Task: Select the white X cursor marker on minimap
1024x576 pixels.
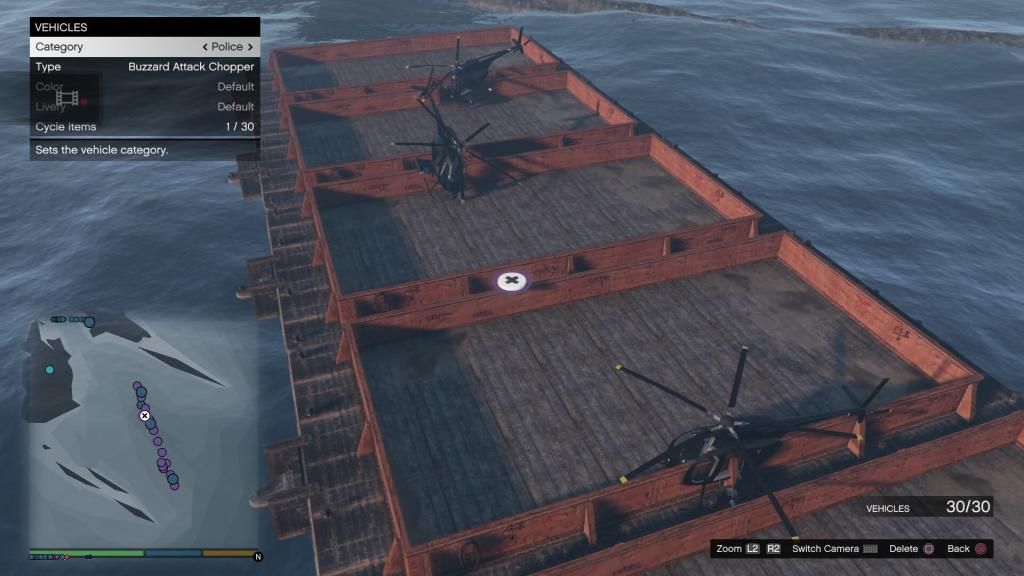Action: 145,415
